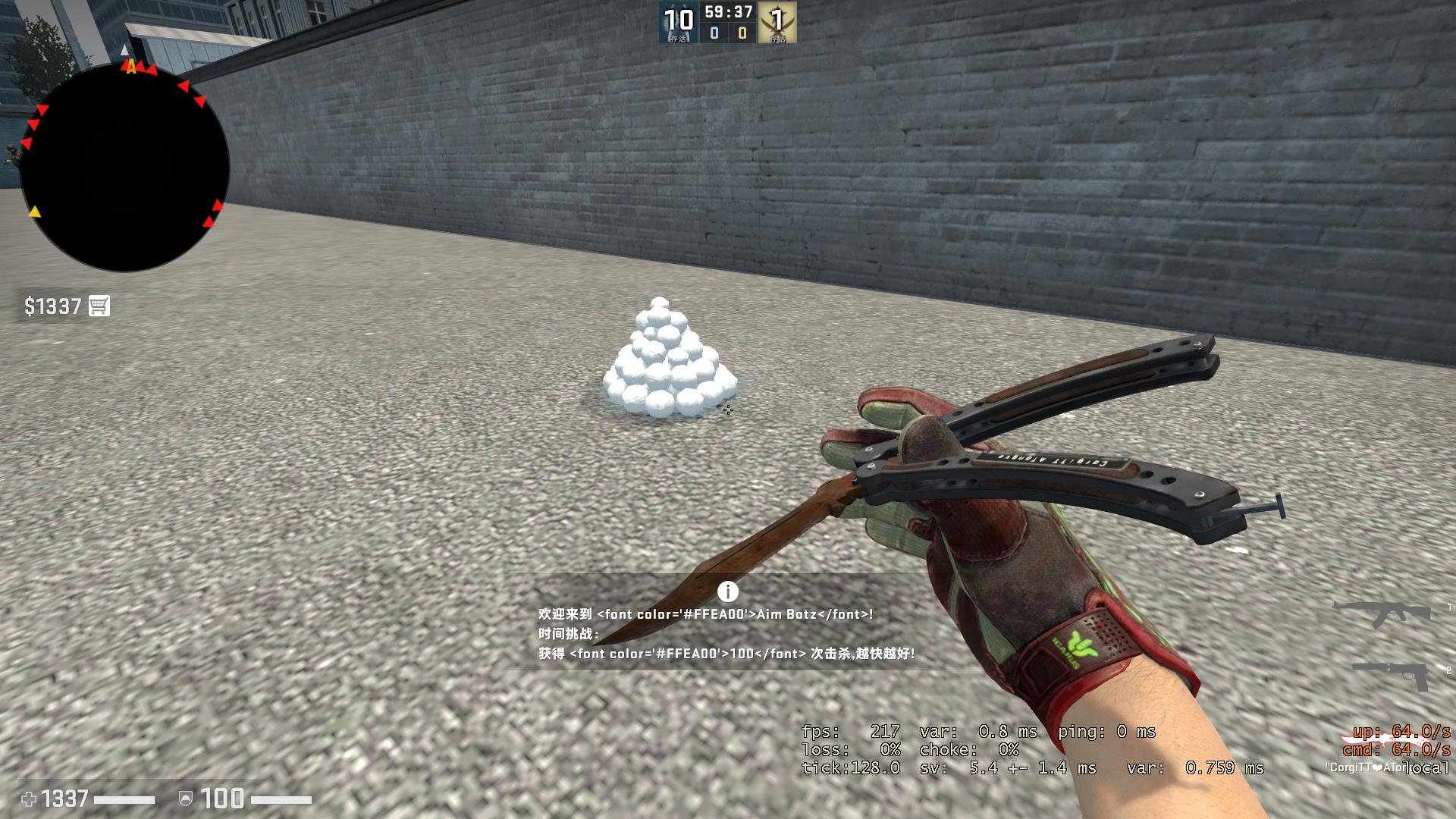Expand the round timer showing 59:37
The height and width of the screenshot is (819, 1456).
730,11
